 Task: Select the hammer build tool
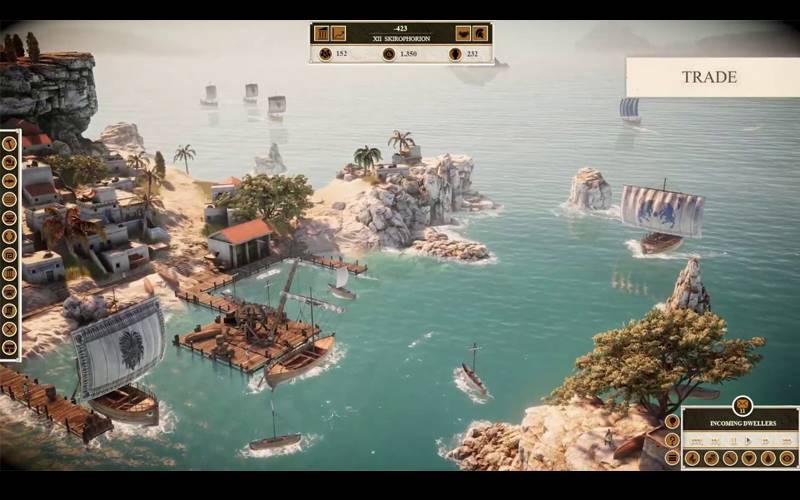point(9,143)
